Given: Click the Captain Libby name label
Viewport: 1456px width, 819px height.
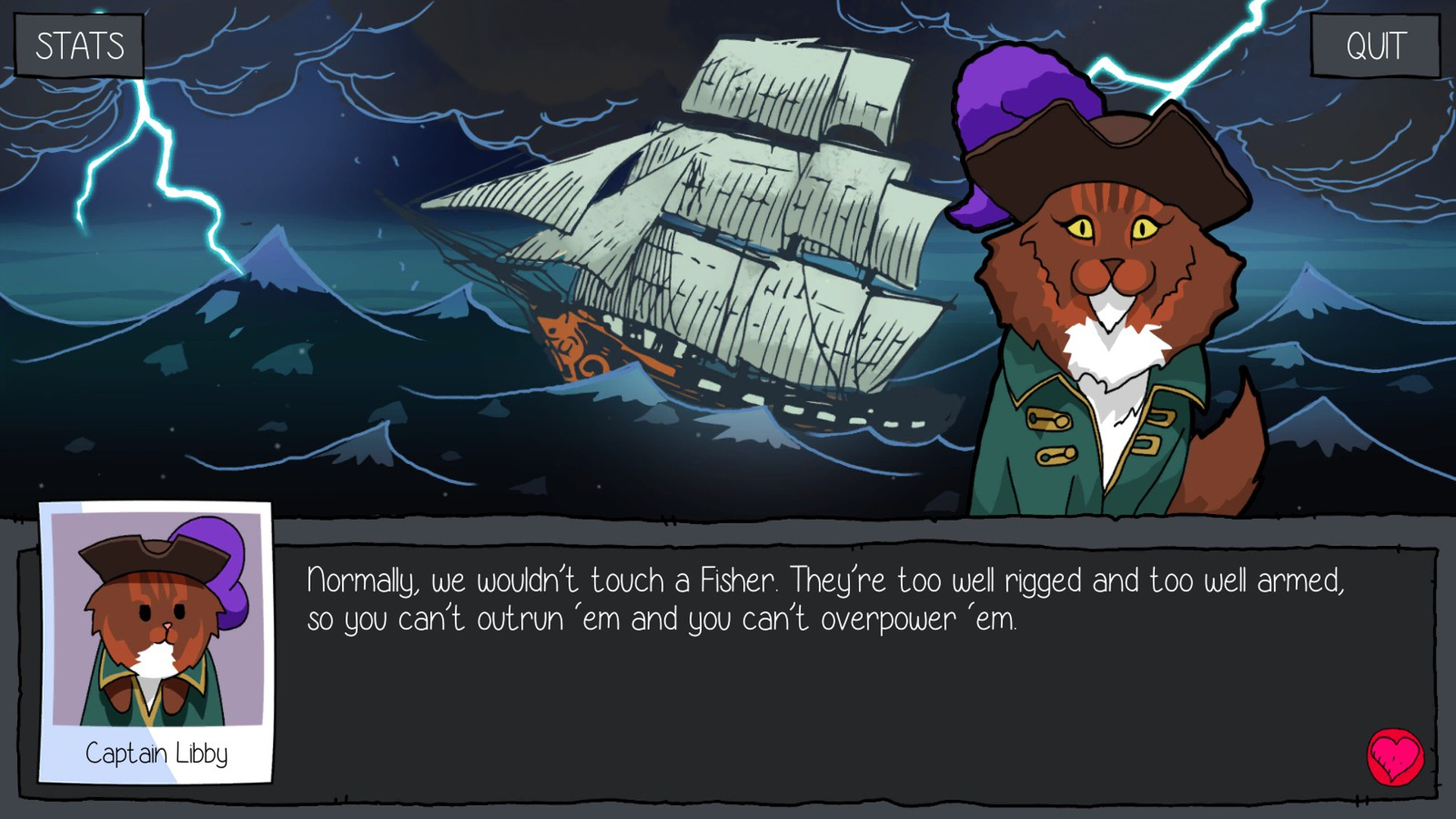Looking at the screenshot, I should click(x=157, y=754).
